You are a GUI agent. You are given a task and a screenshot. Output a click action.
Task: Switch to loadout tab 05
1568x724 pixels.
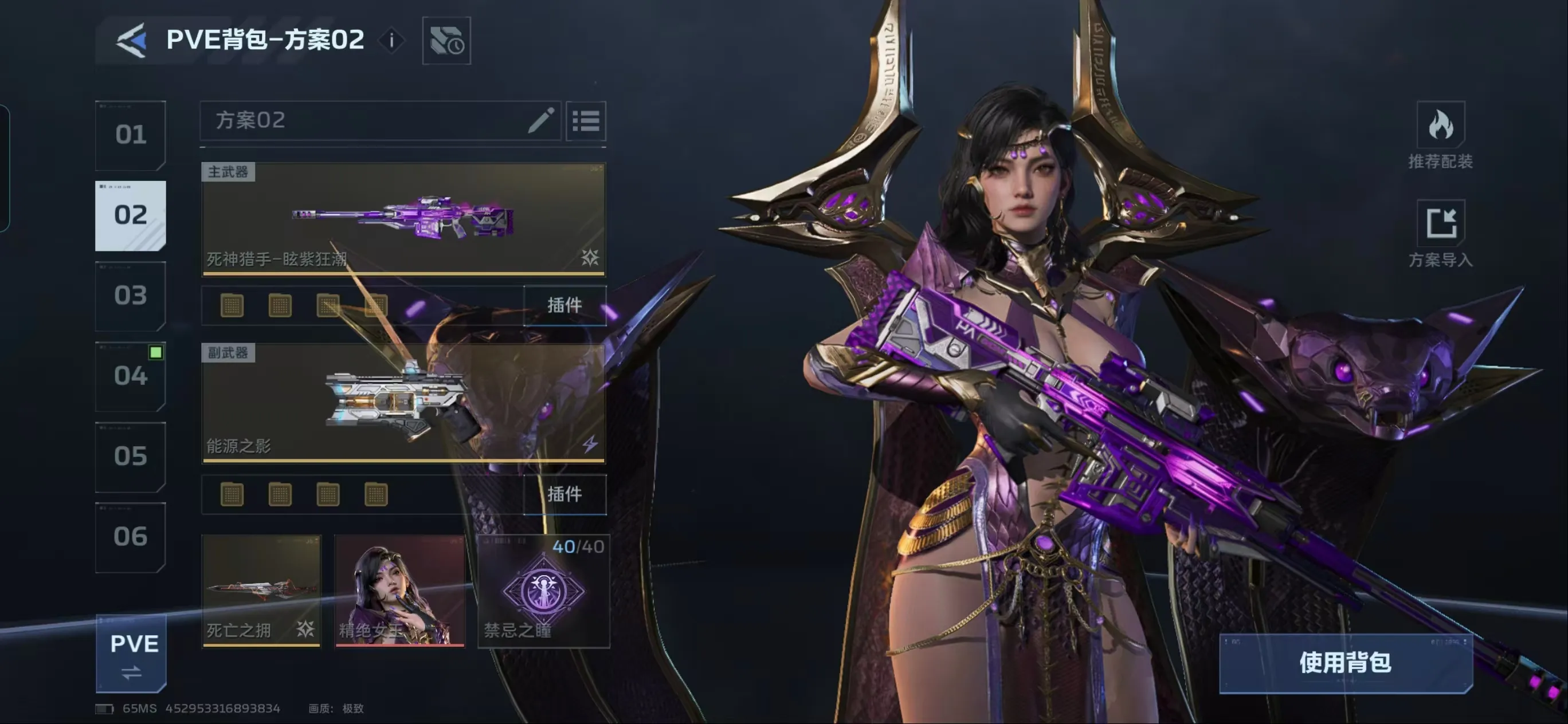click(x=130, y=457)
